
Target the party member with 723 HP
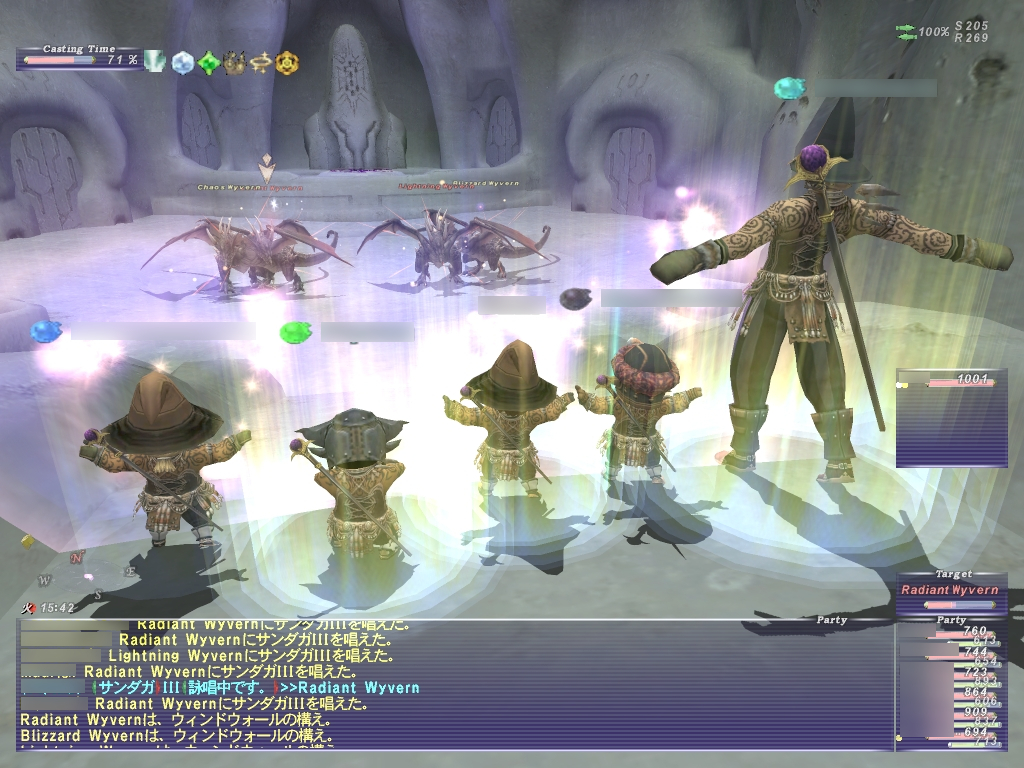(x=952, y=674)
